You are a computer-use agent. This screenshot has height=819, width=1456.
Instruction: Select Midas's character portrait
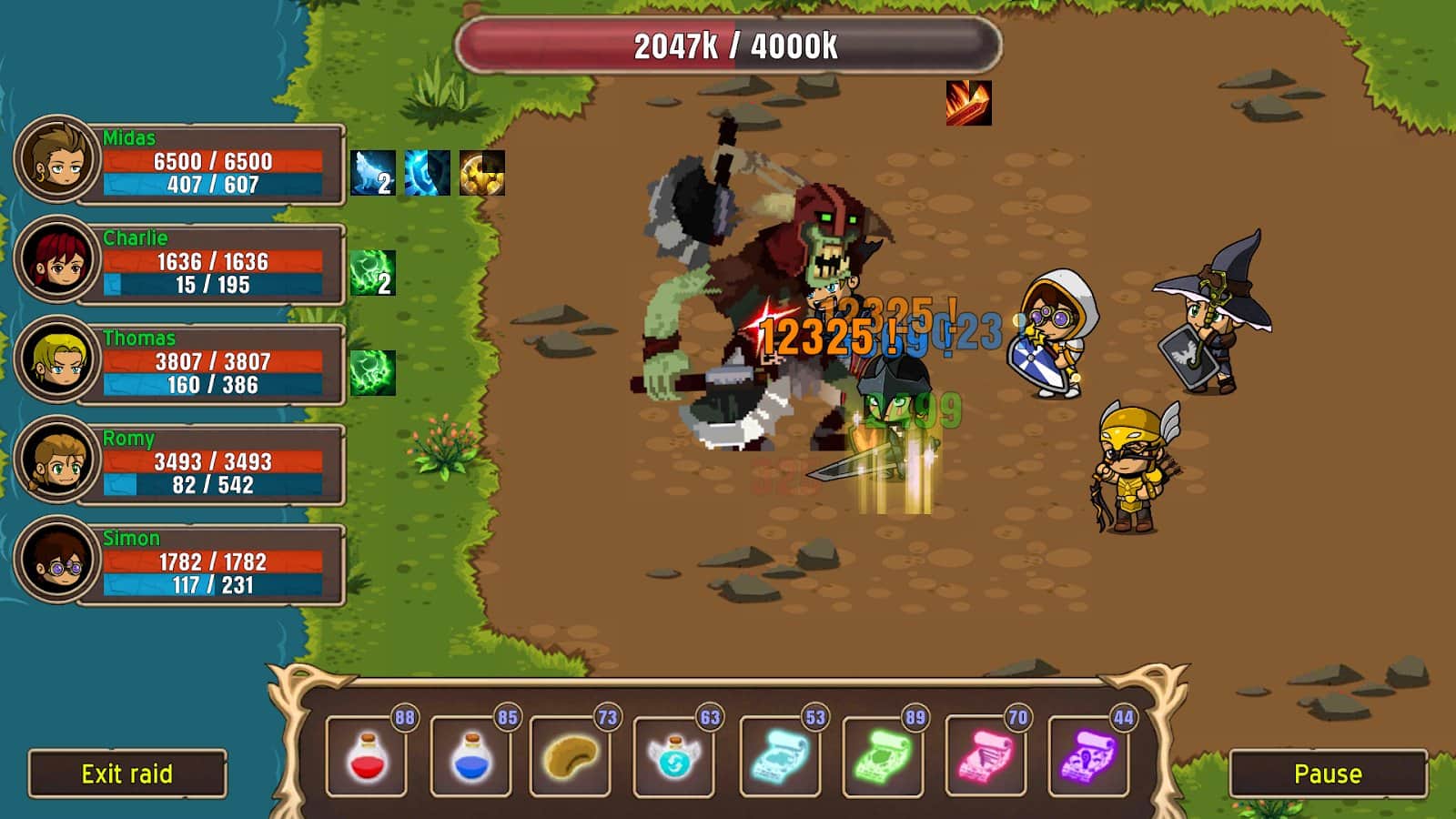point(56,166)
